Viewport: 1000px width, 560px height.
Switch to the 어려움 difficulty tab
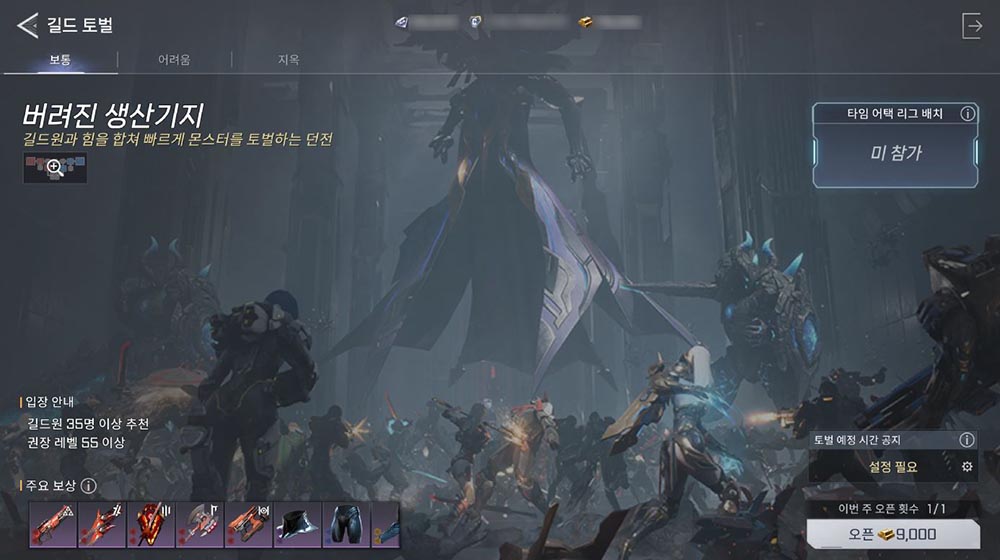tap(174, 60)
